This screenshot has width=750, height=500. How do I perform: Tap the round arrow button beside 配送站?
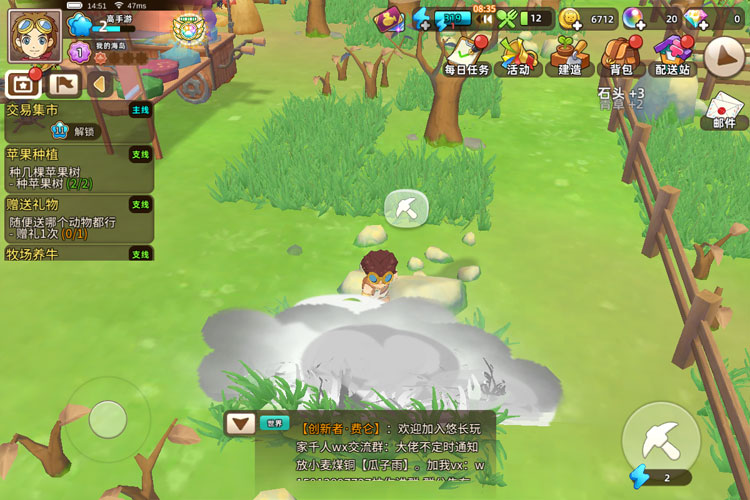coord(724,57)
